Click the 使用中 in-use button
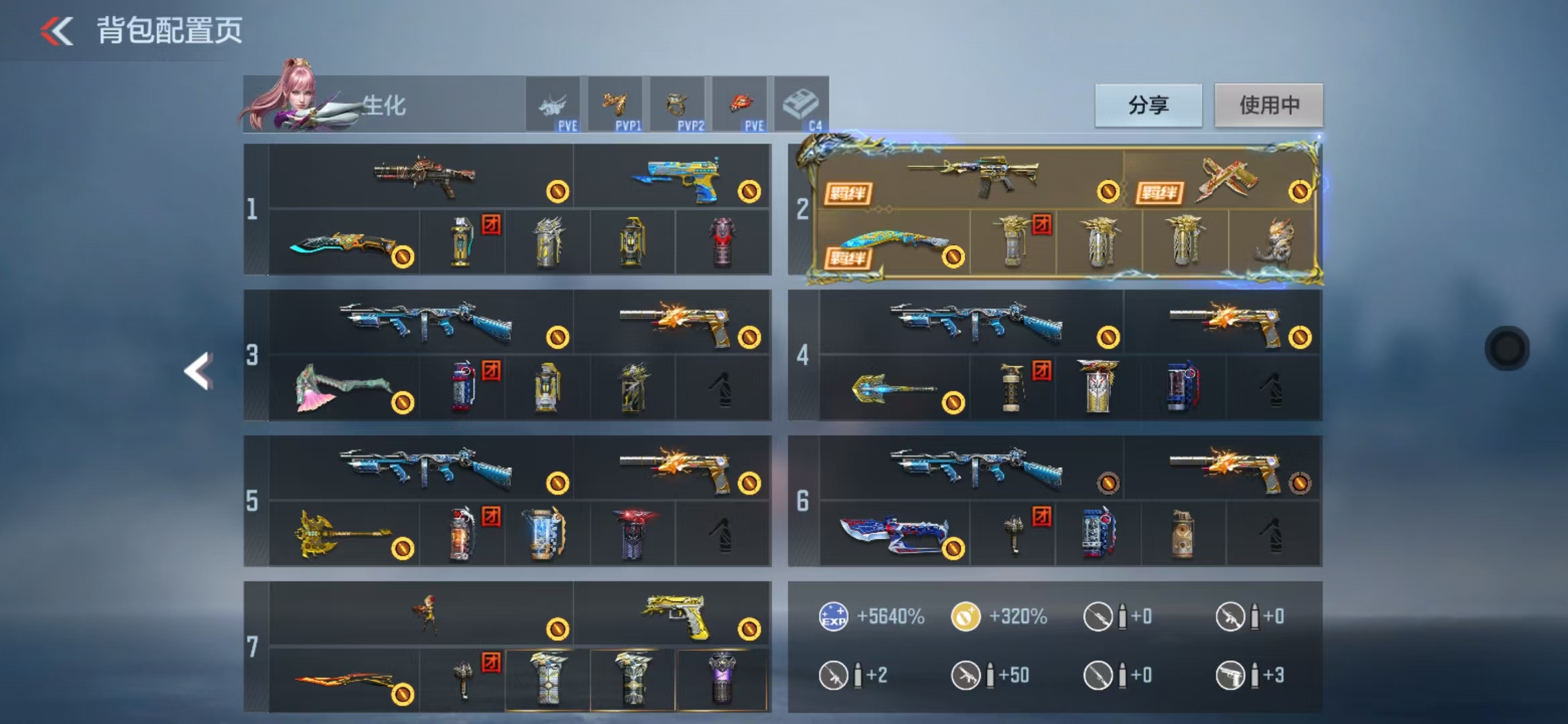 [x=1268, y=105]
